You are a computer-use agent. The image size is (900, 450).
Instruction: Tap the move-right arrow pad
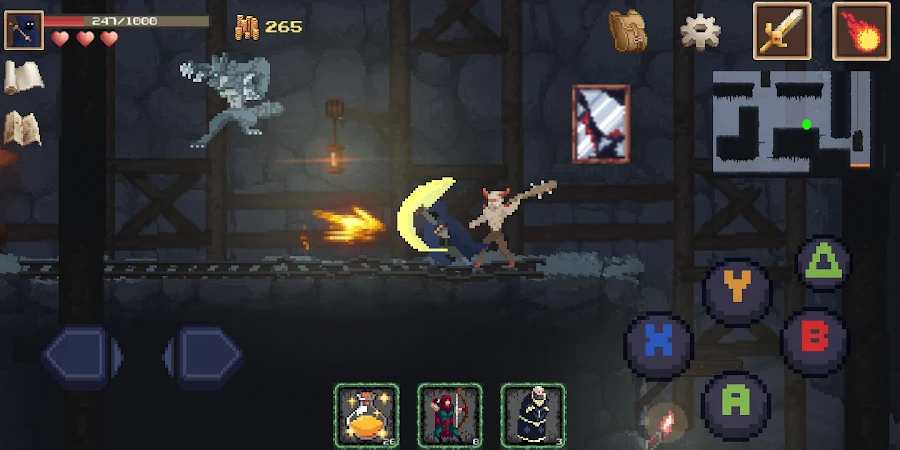tap(204, 355)
